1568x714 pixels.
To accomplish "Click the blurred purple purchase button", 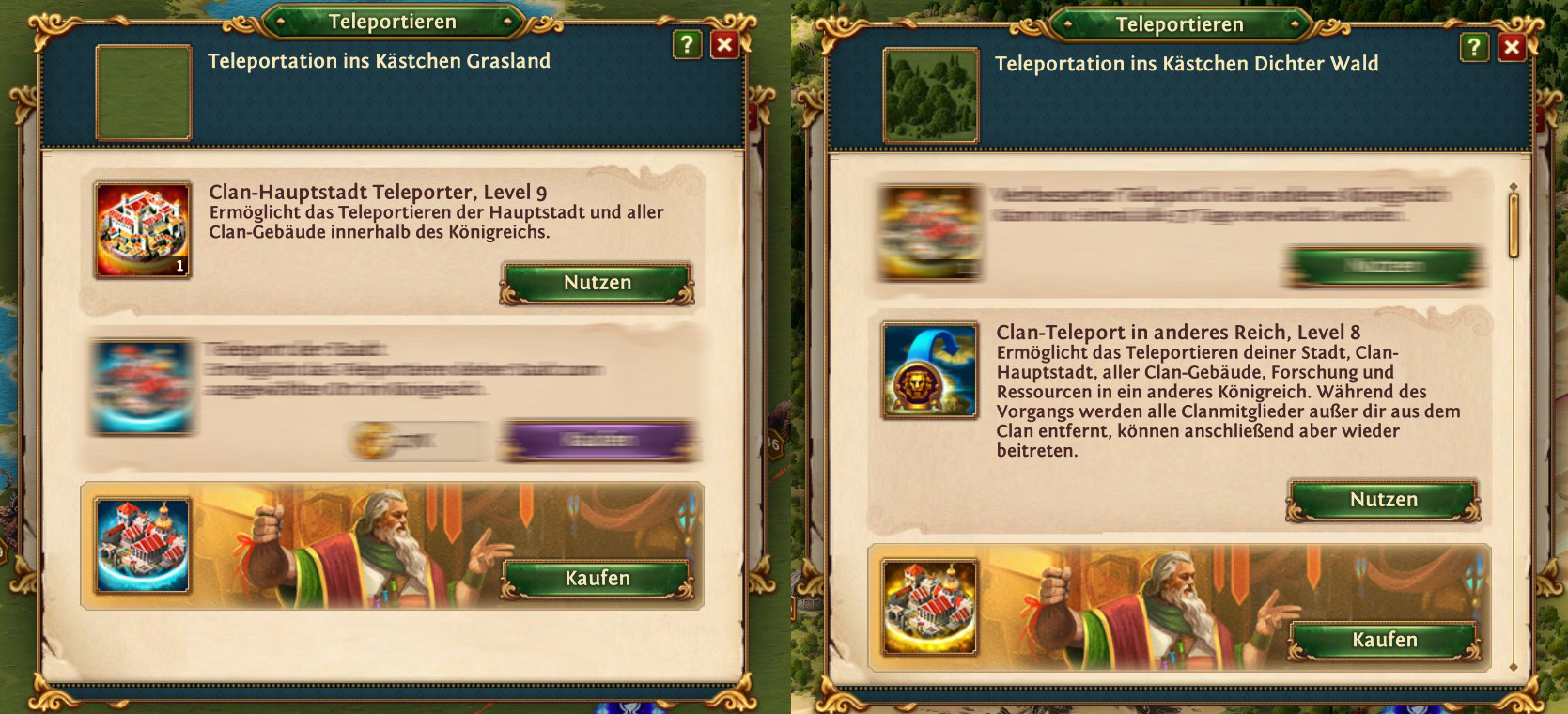I will point(598,440).
